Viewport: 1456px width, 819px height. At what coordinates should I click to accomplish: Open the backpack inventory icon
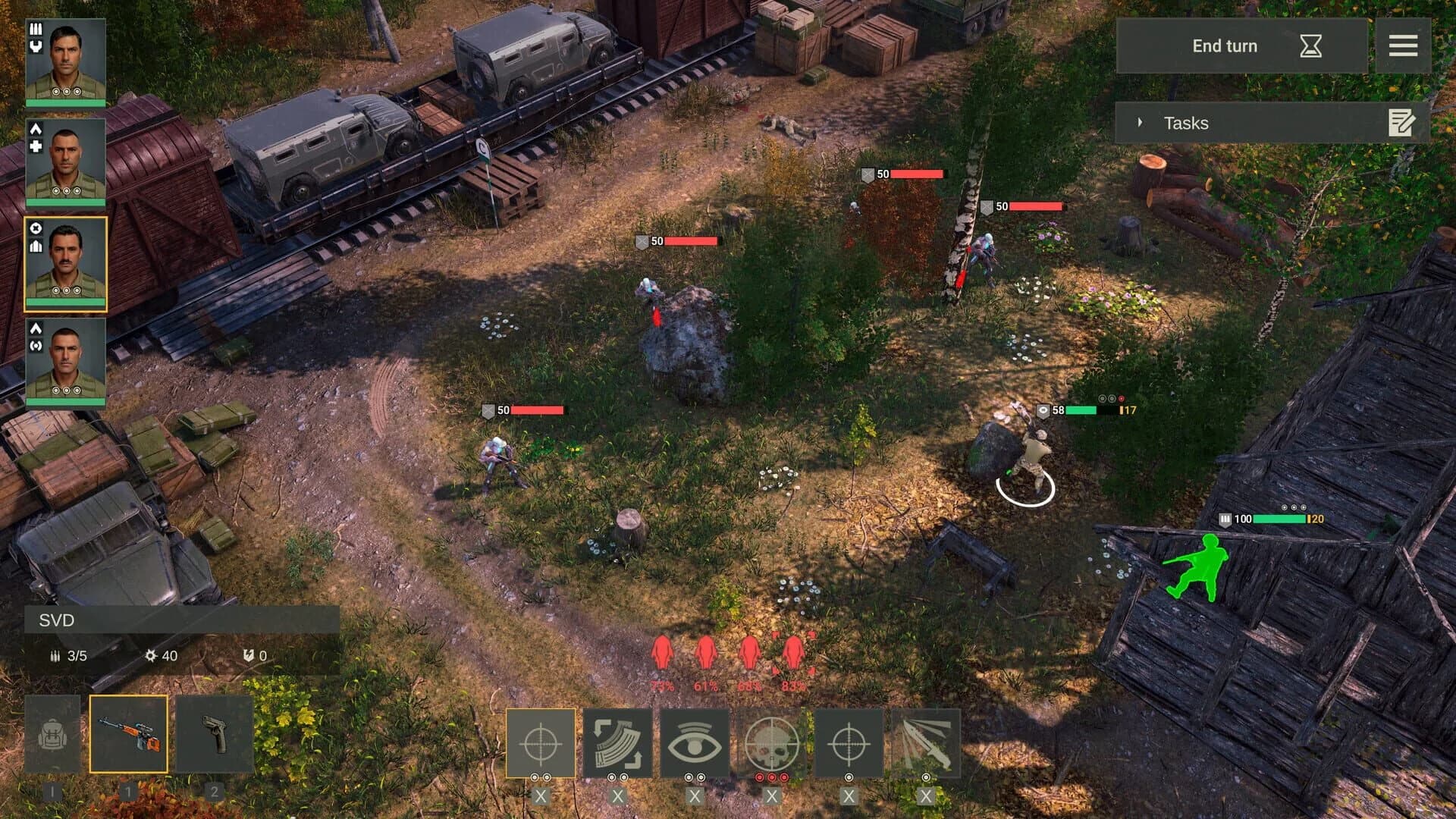click(x=53, y=734)
